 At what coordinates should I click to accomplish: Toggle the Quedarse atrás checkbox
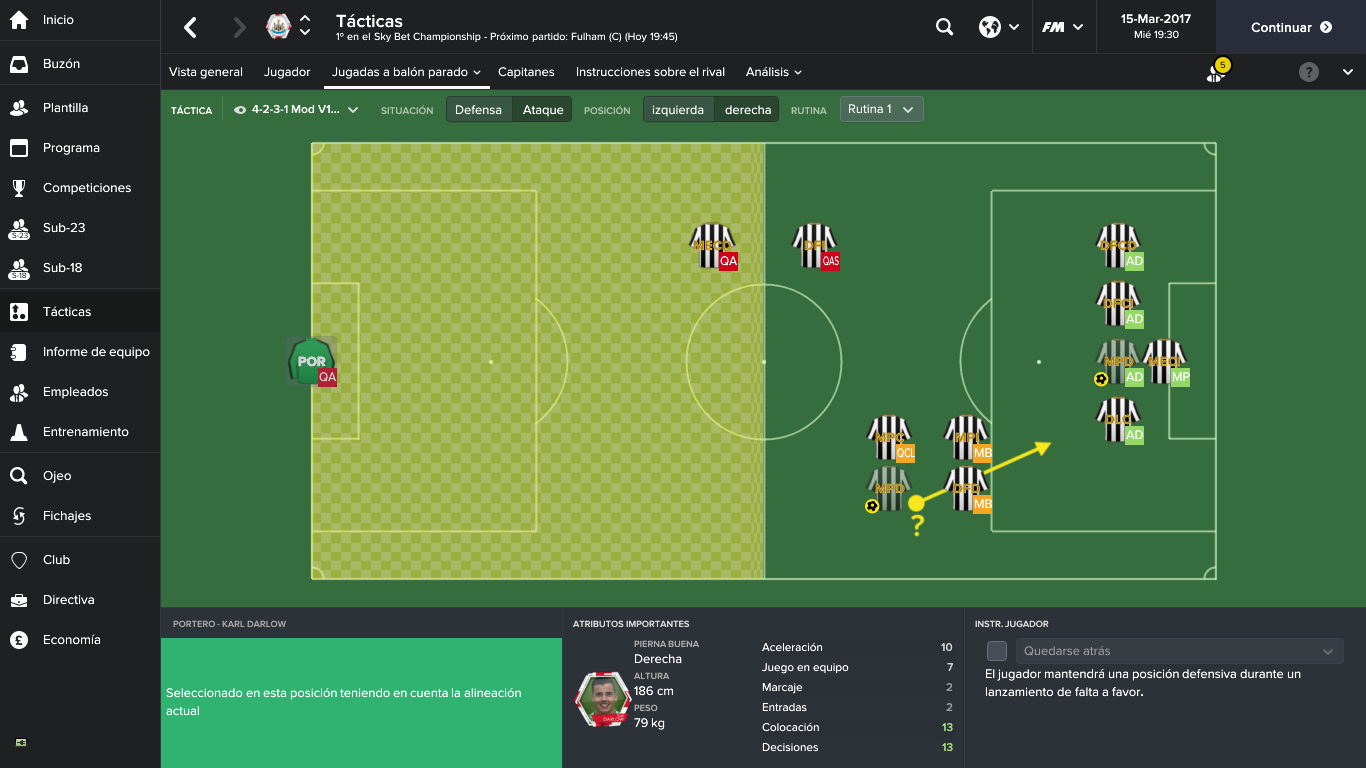[996, 651]
